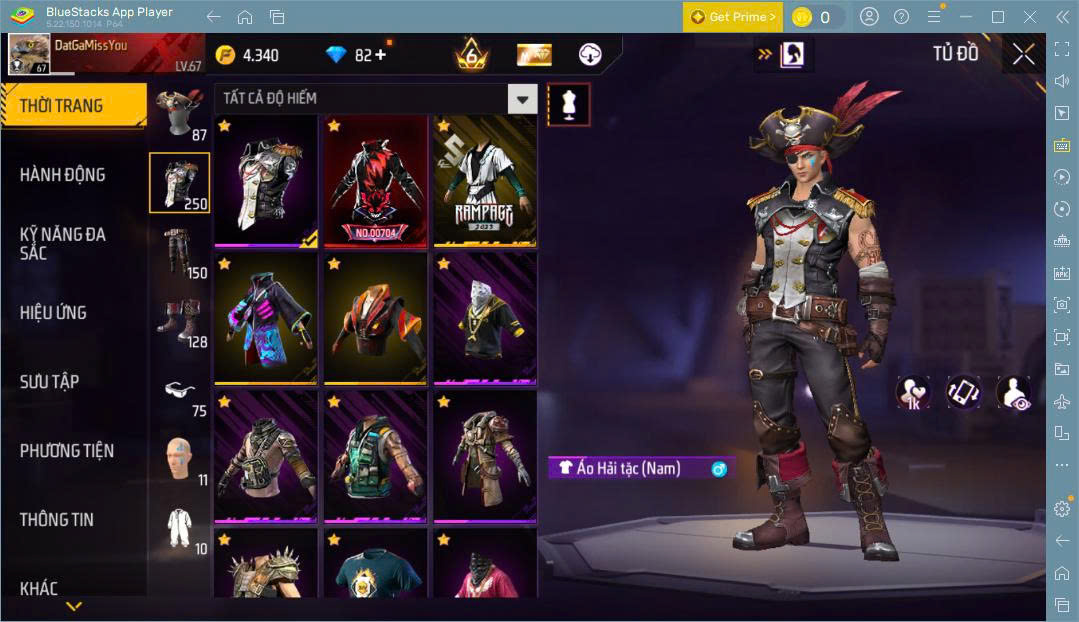Open the HÀNH ĐỘNG section
The image size is (1079, 622).
pyautogui.click(x=62, y=175)
